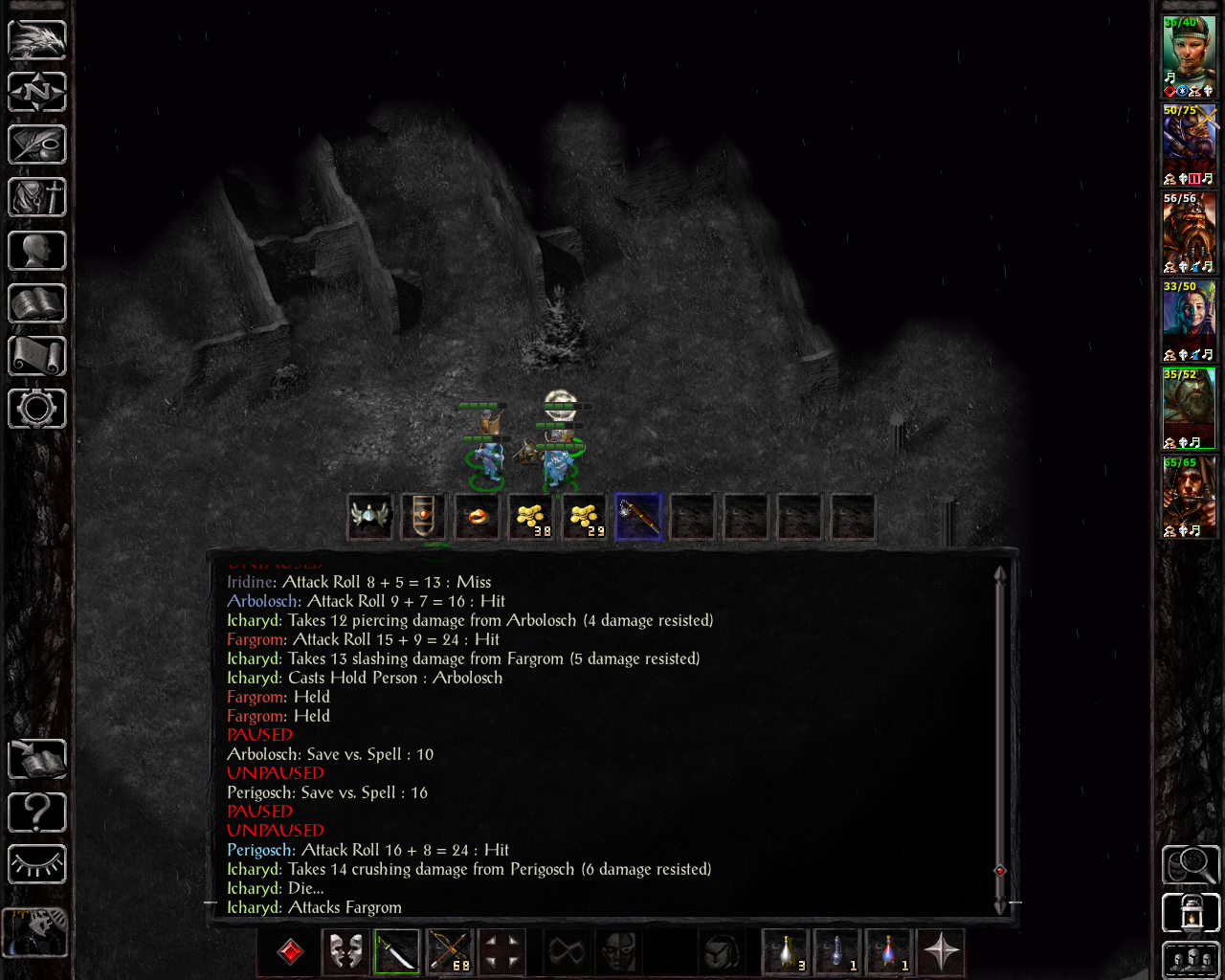1225x980 pixels.
Task: Select all party members with the helmets button
Action: tap(1191, 960)
